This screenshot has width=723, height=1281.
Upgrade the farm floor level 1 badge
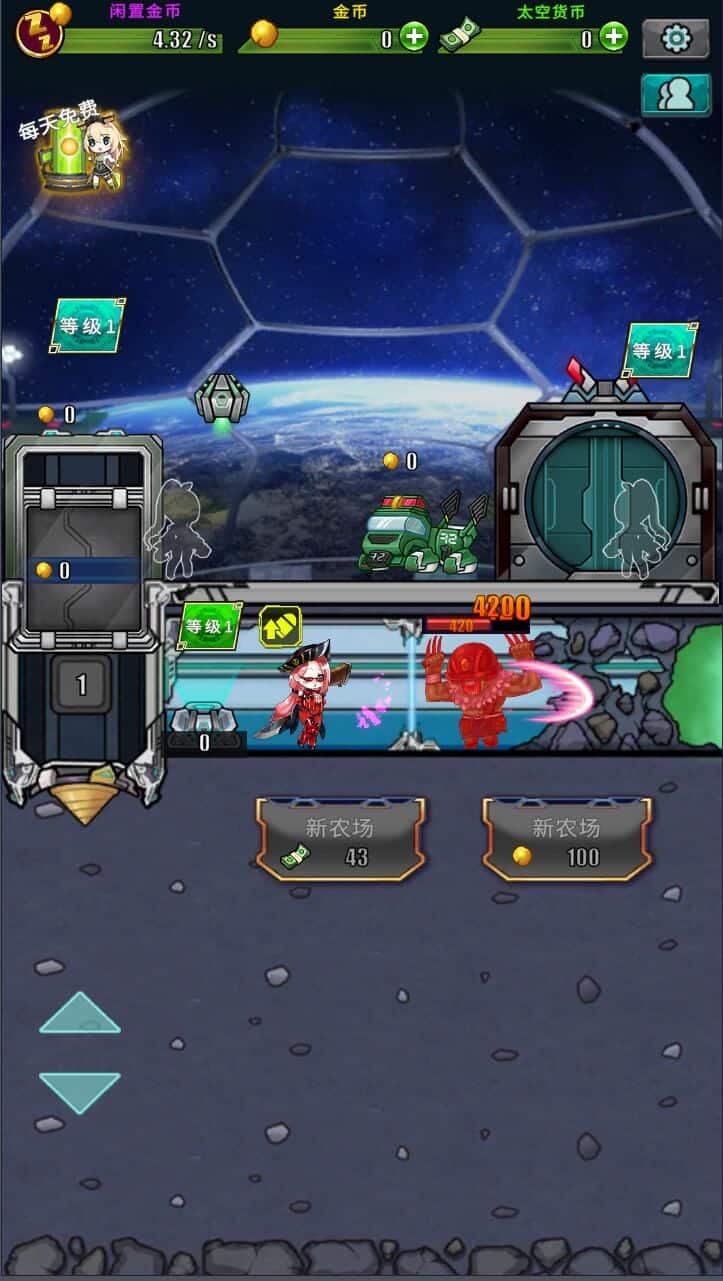click(x=210, y=627)
